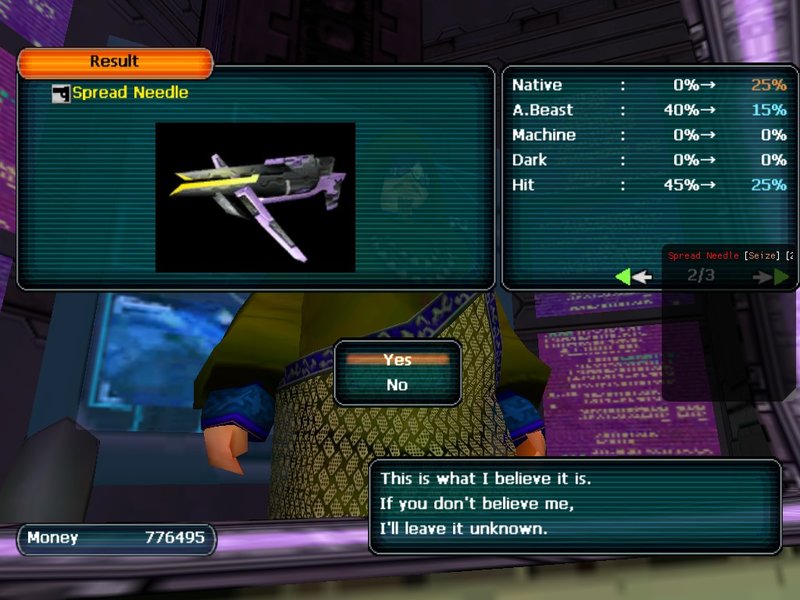Go to previous page with green left arrow
This screenshot has width=800, height=600.
(632, 276)
